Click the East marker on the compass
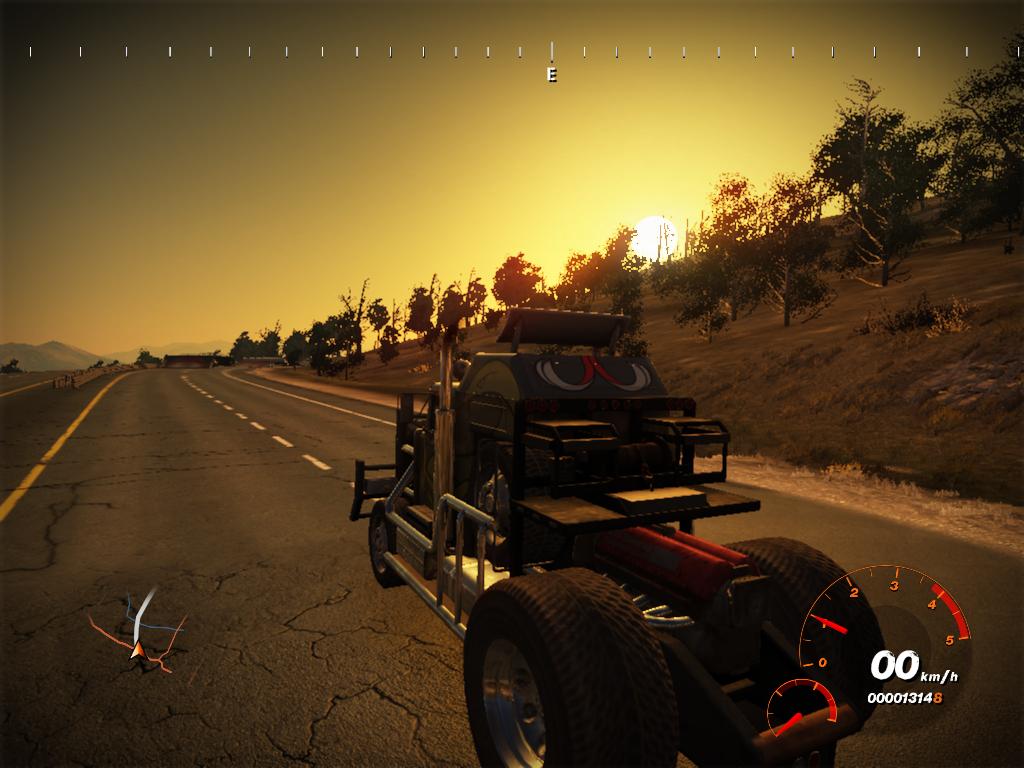 pyautogui.click(x=551, y=75)
